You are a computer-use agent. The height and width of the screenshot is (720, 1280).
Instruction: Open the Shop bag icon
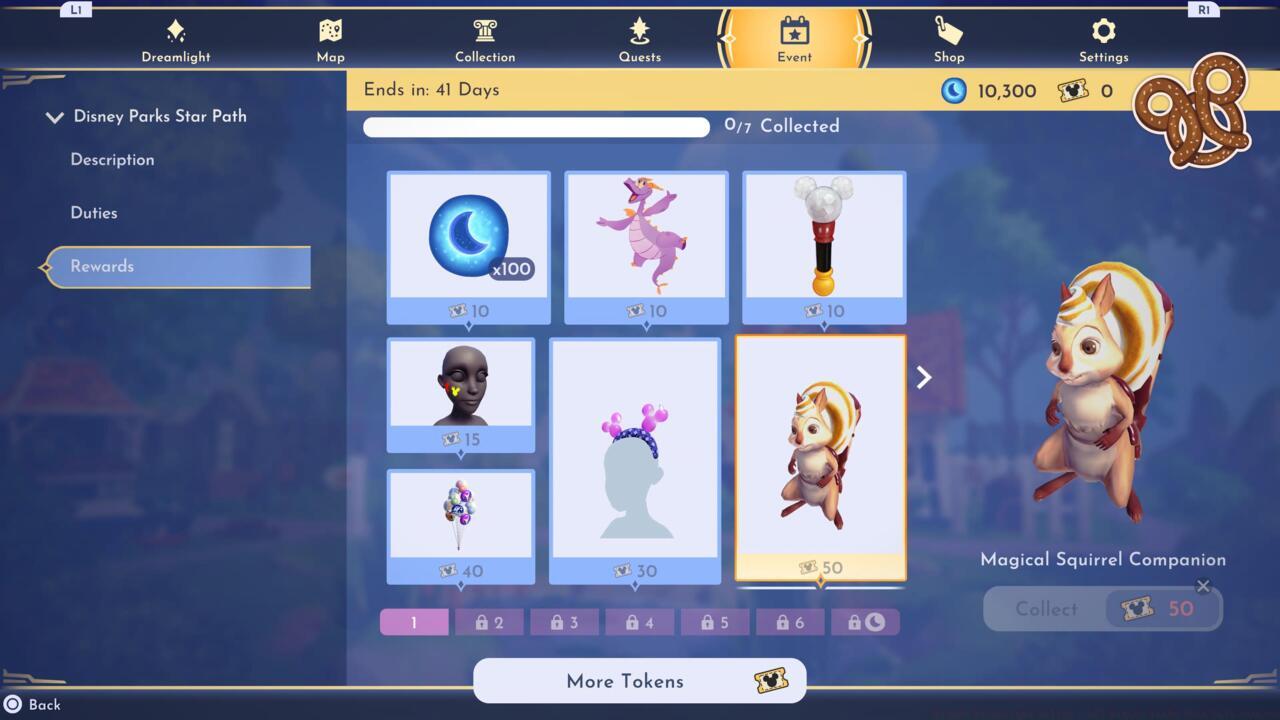(x=948, y=33)
